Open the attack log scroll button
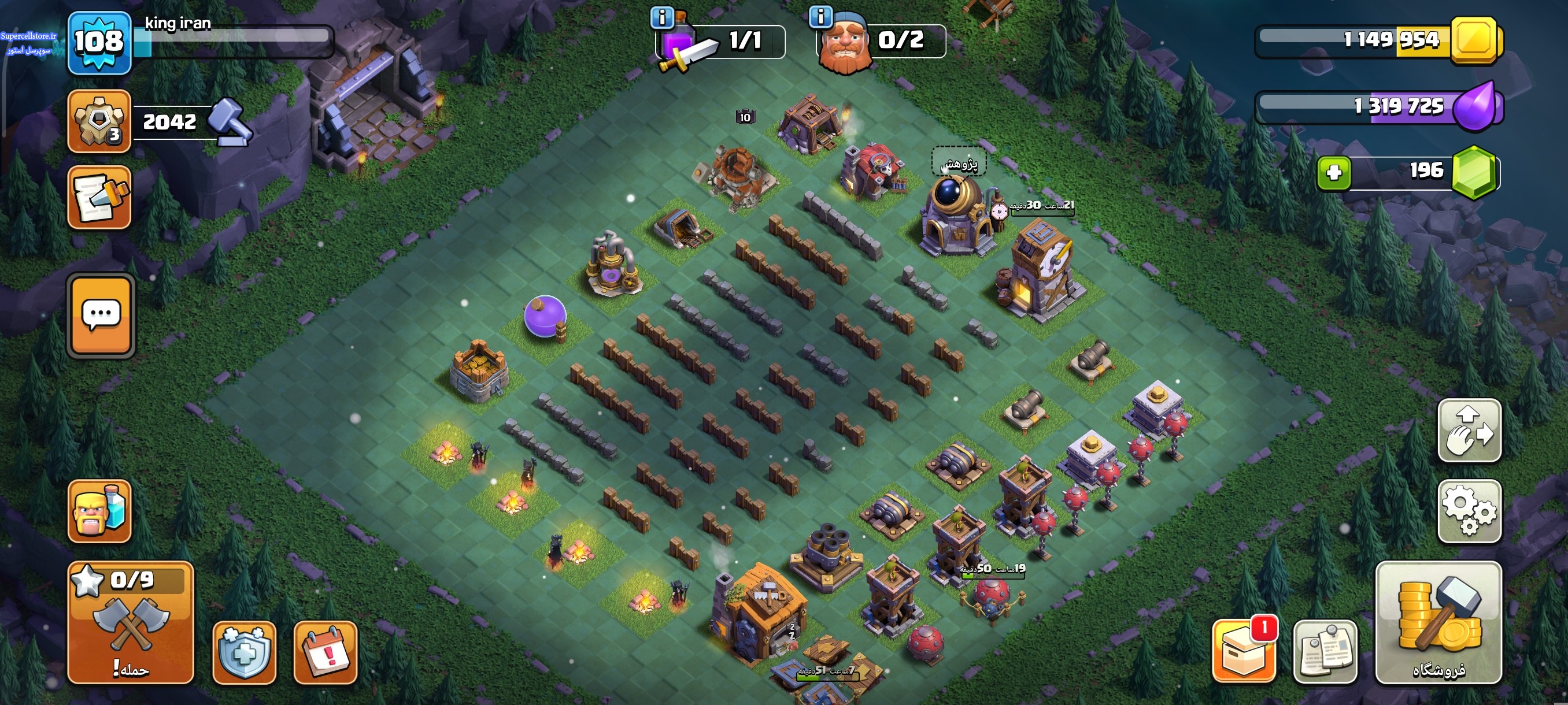Screen dimensions: 1568x705 [99, 197]
